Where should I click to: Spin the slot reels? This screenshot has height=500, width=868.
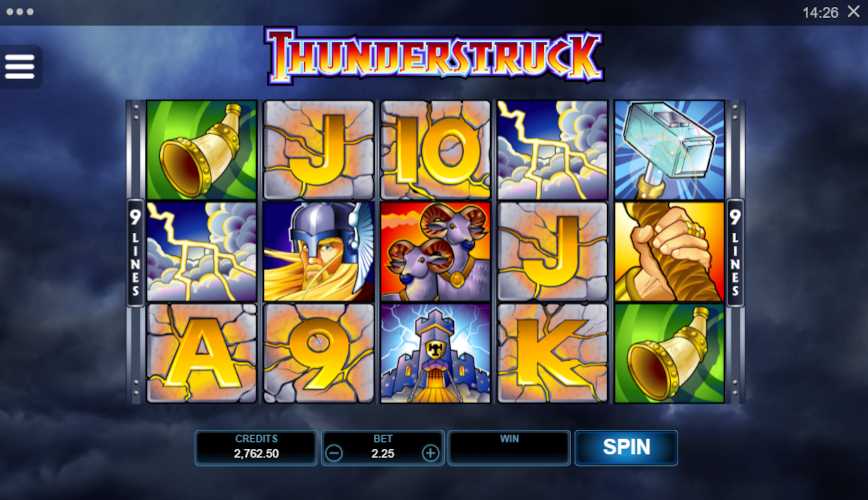click(x=626, y=447)
